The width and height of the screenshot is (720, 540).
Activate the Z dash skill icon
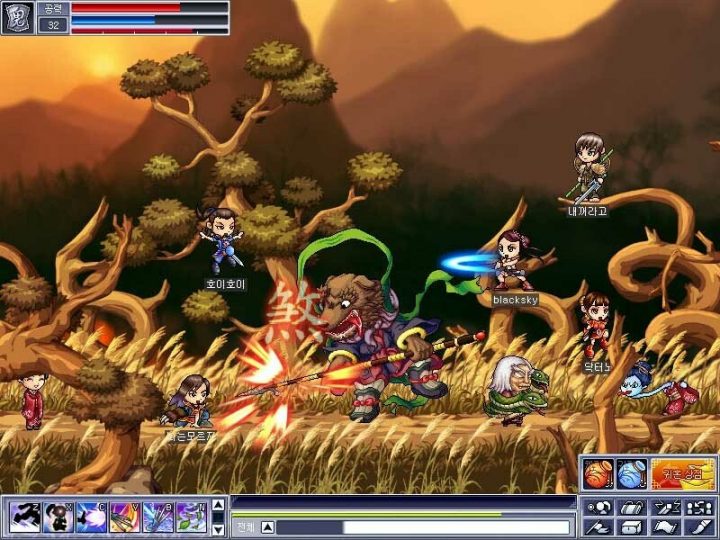tap(25, 516)
